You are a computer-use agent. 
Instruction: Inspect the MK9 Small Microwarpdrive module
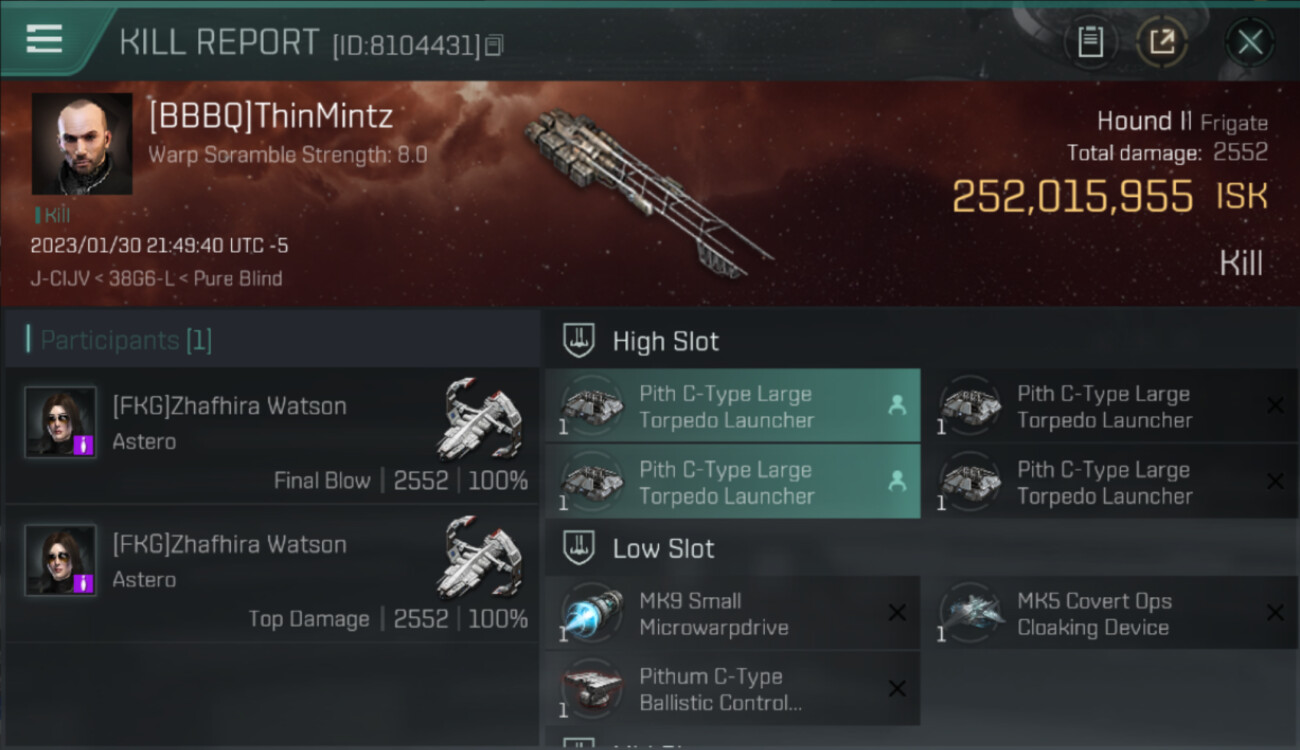coord(732,614)
